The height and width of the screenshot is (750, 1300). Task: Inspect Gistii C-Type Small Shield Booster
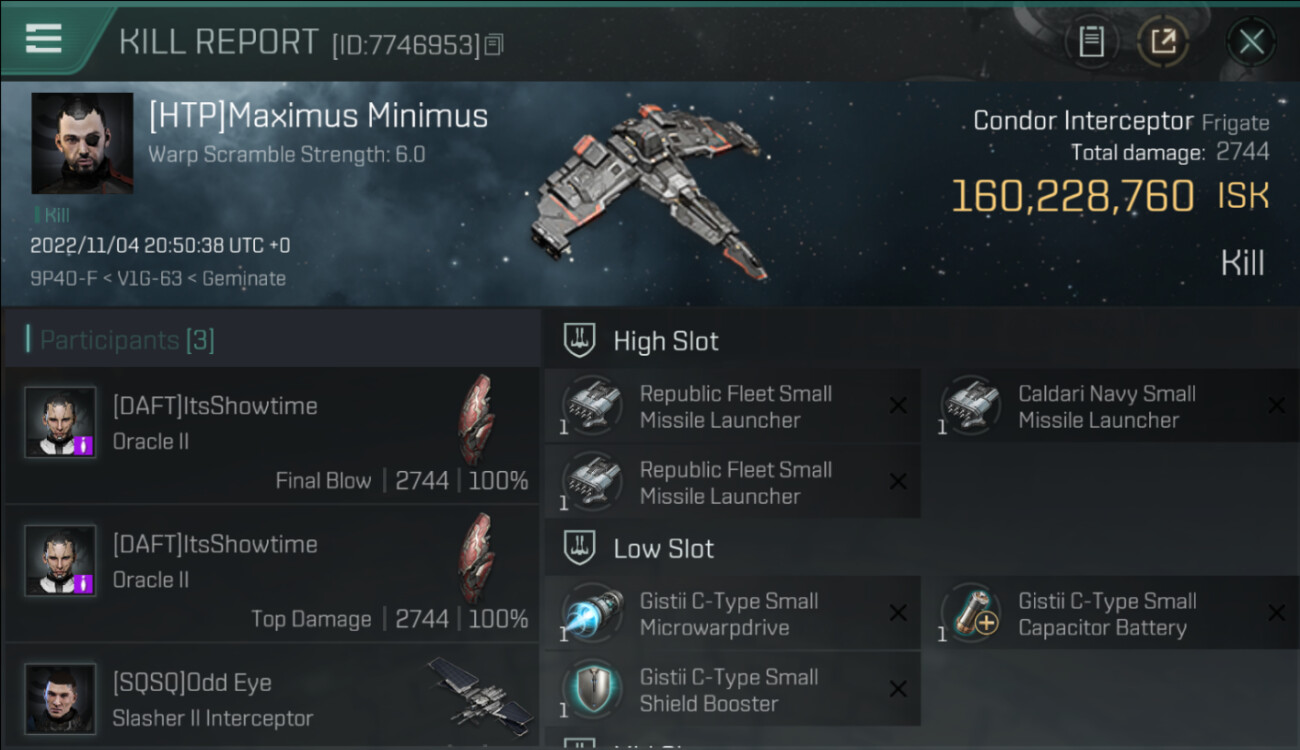click(x=729, y=690)
